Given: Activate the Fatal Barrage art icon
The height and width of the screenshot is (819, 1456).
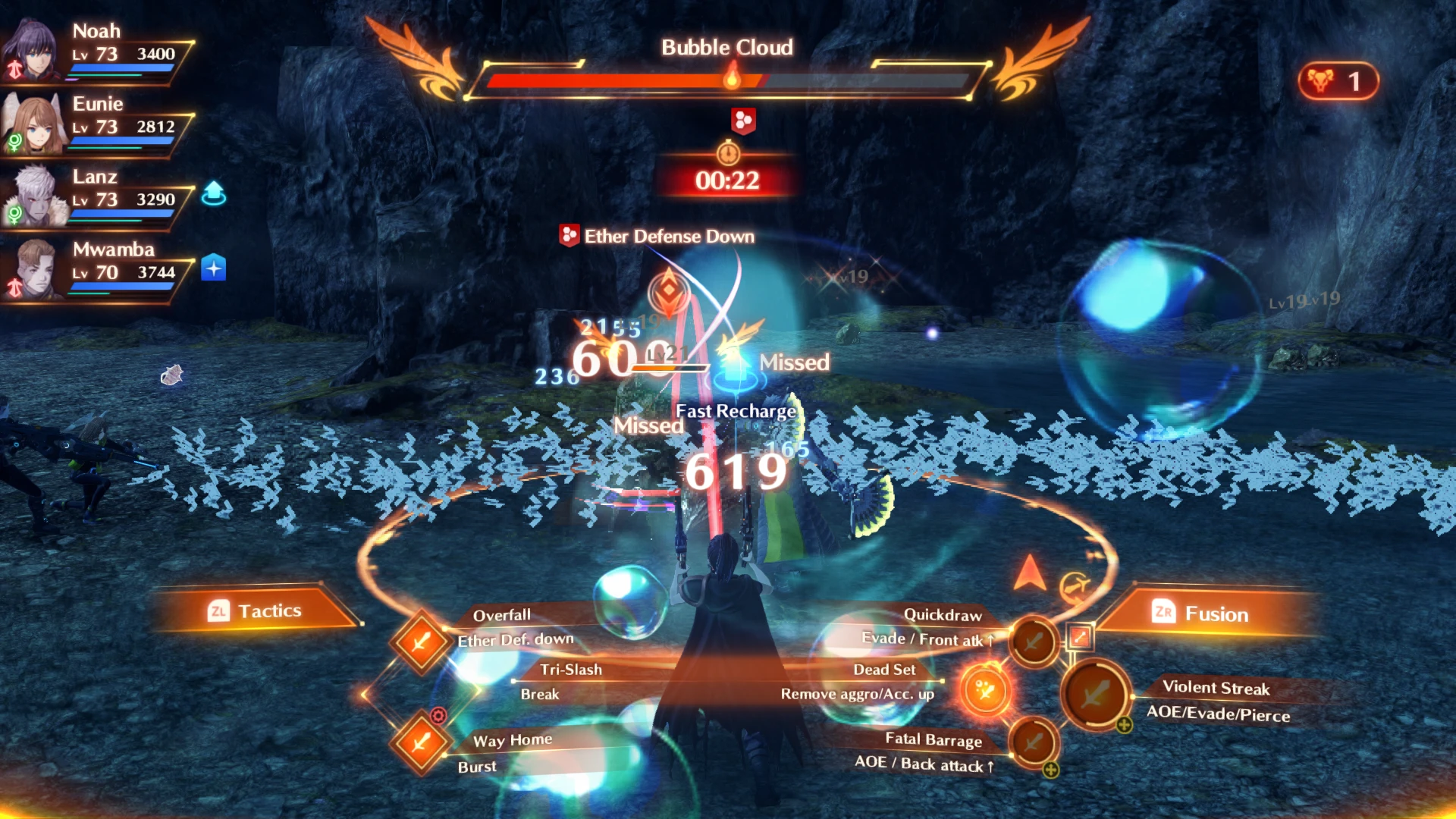Looking at the screenshot, I should point(1034,742).
